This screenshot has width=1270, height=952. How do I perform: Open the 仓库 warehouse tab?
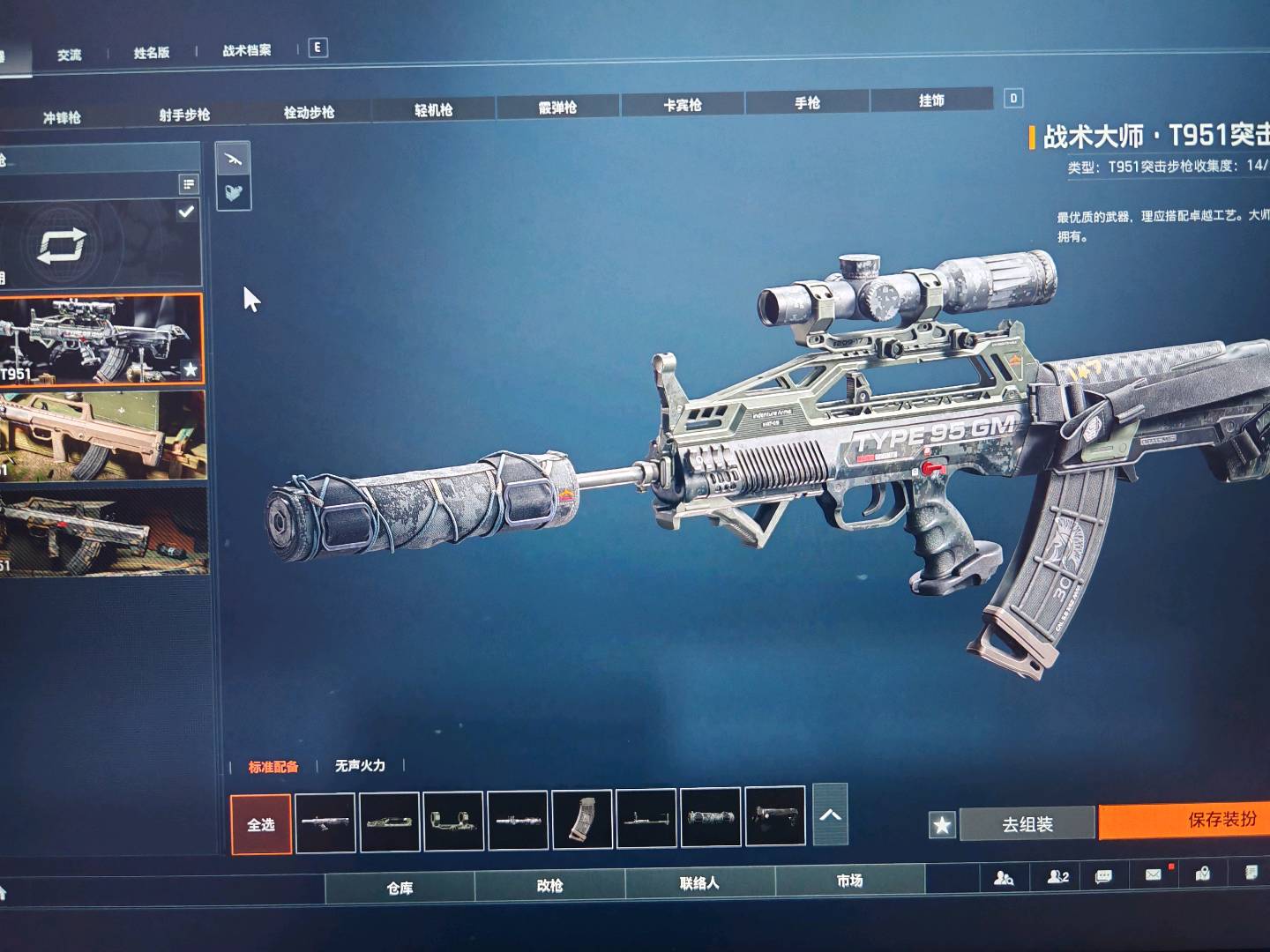400,888
